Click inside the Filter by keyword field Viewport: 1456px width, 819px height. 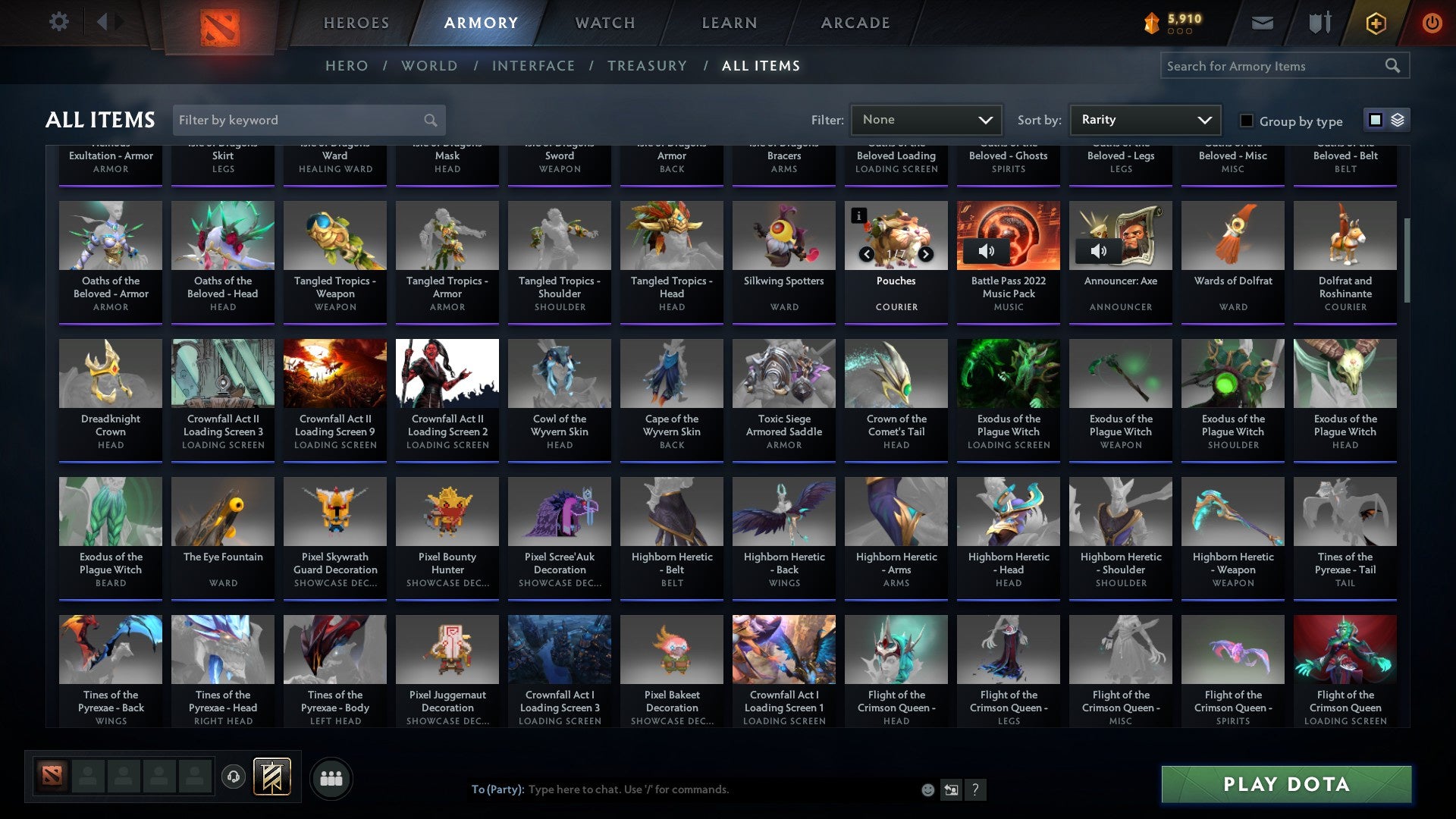[296, 120]
